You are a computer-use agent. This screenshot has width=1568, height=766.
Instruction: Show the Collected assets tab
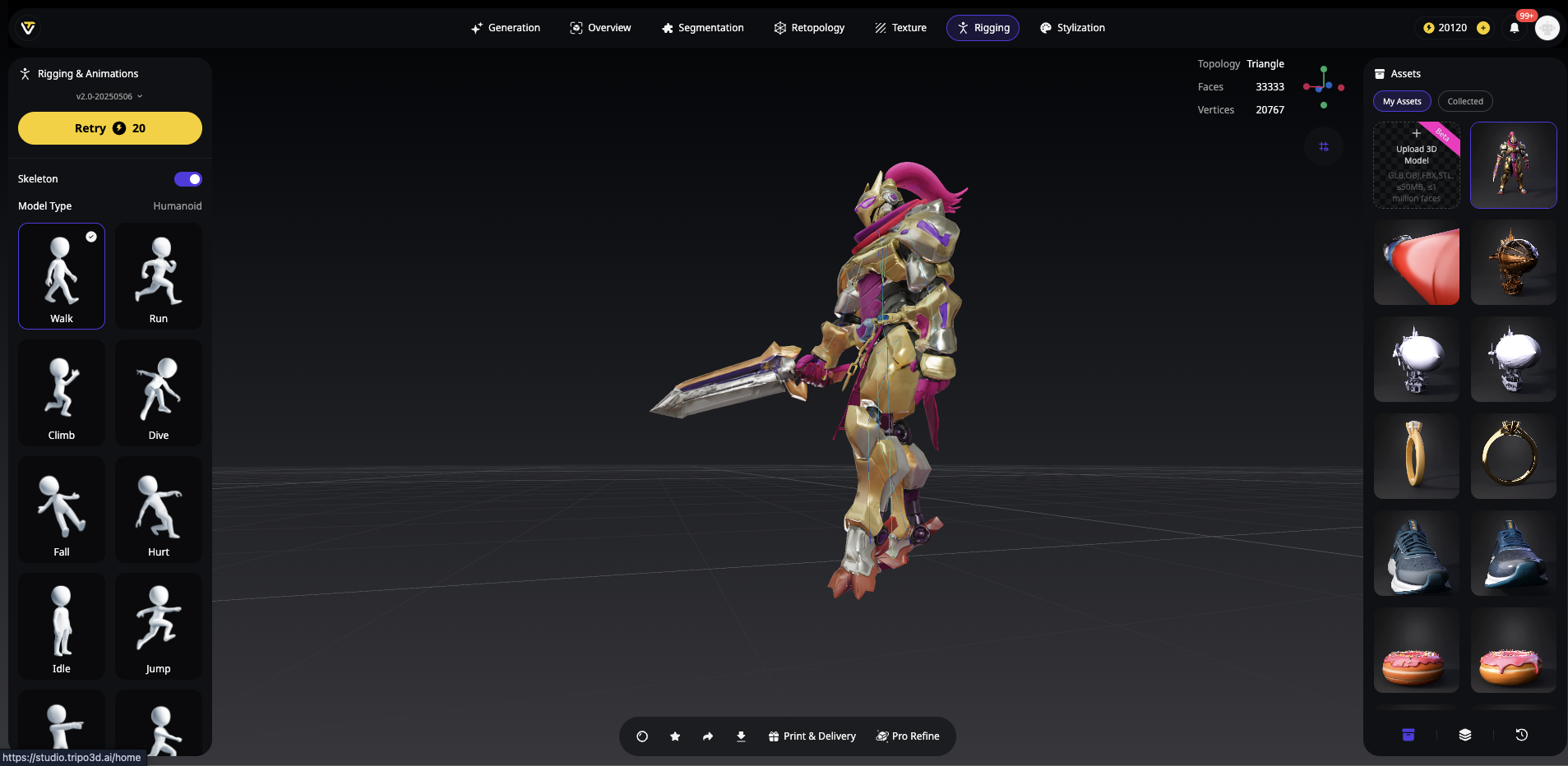[1465, 101]
